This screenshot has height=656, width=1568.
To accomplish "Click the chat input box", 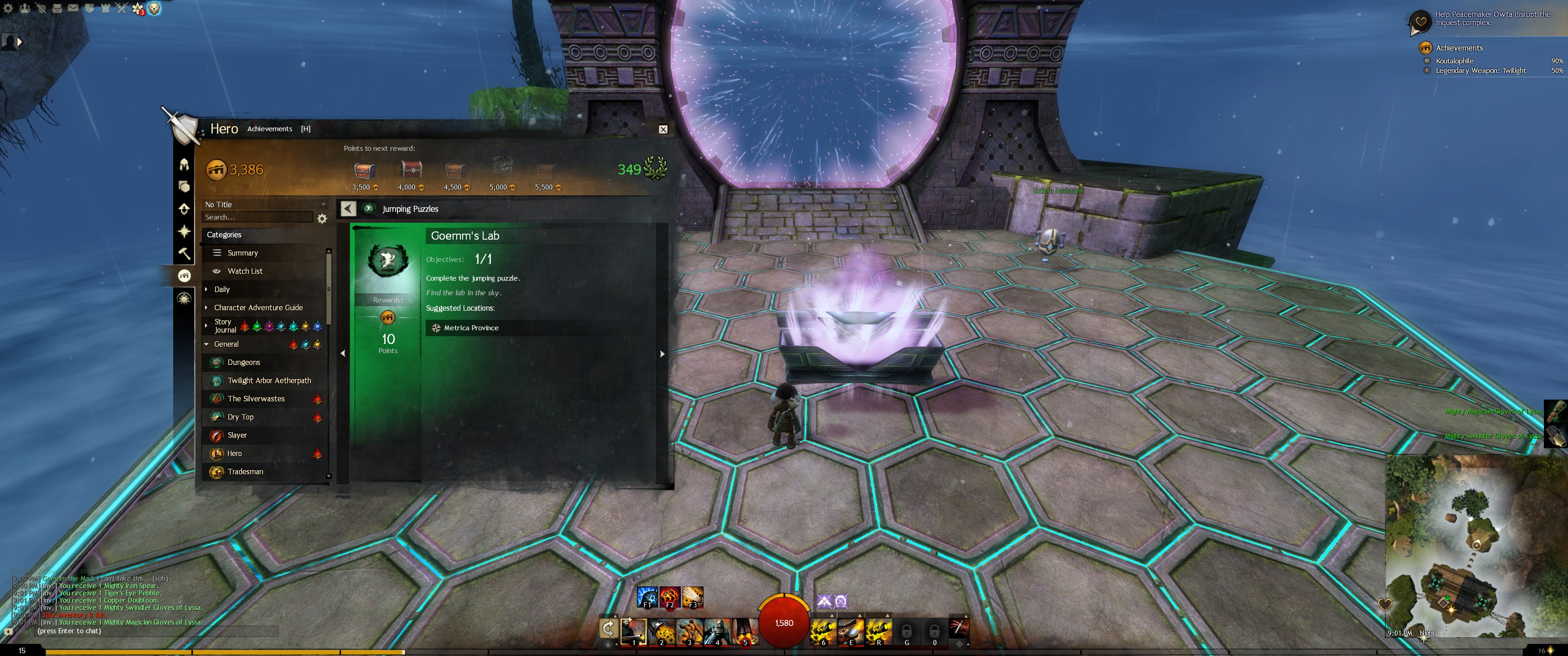I will coord(152,631).
